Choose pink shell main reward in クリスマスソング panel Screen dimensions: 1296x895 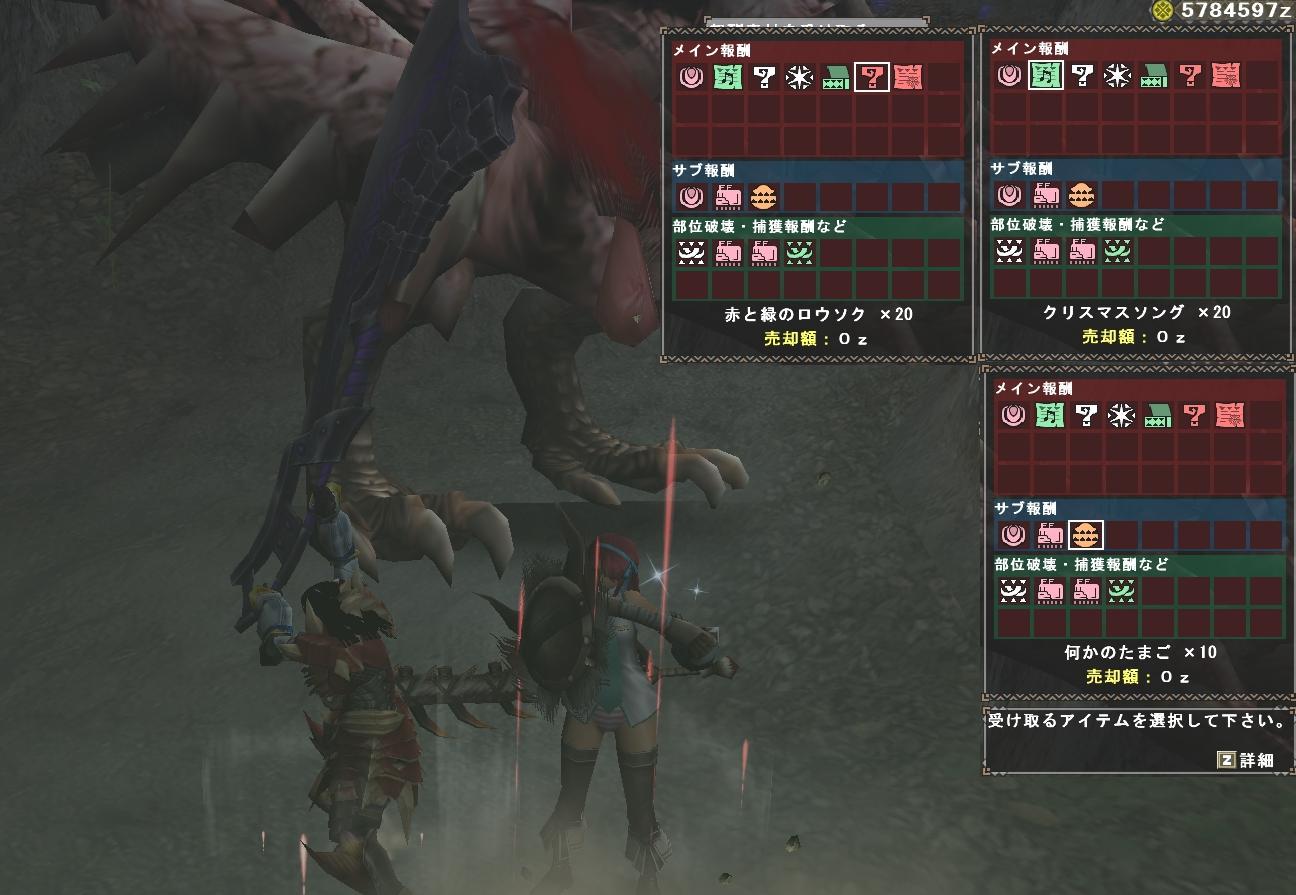coord(1010,75)
